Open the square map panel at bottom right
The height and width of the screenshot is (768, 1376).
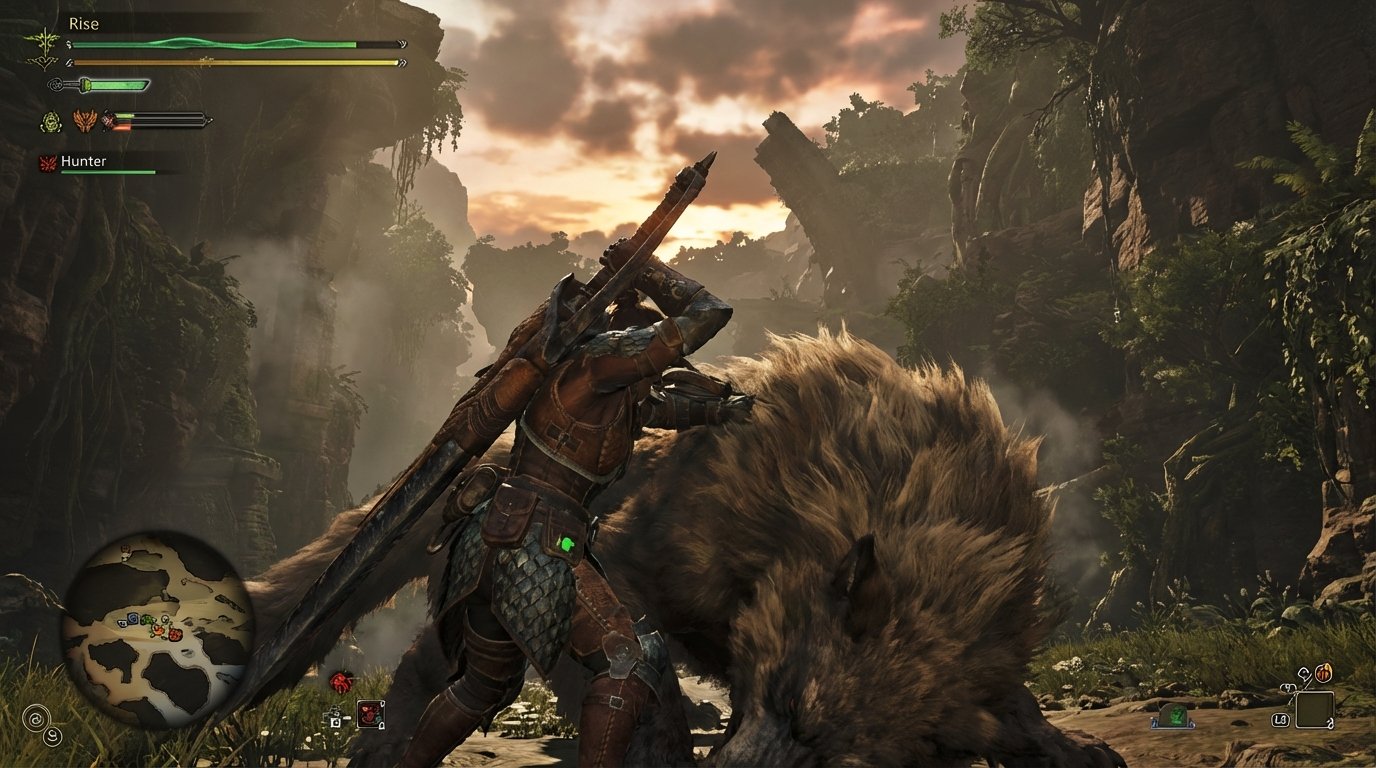pyautogui.click(x=1315, y=710)
